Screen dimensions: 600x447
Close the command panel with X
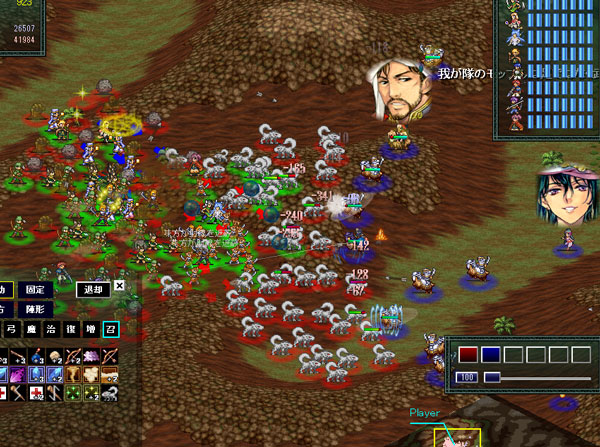point(119,286)
